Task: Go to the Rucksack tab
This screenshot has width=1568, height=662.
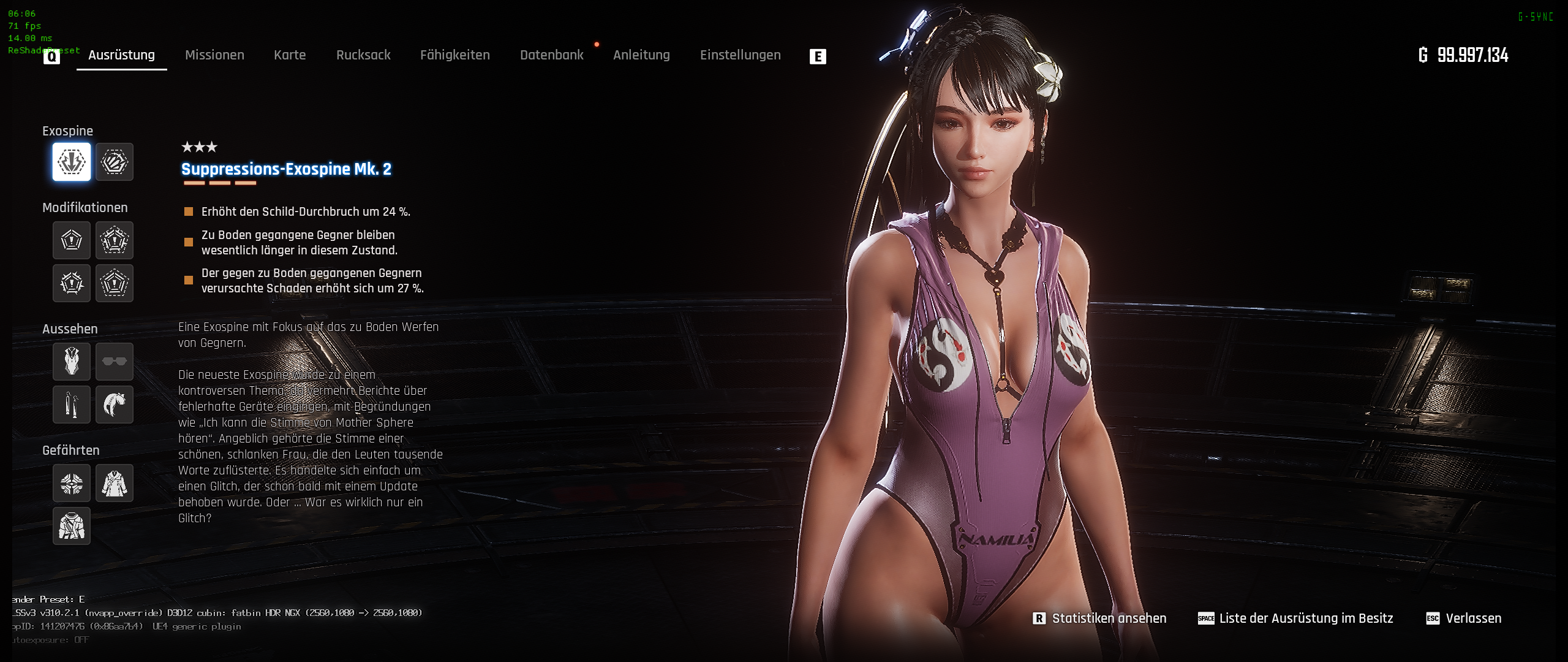Action: click(363, 55)
